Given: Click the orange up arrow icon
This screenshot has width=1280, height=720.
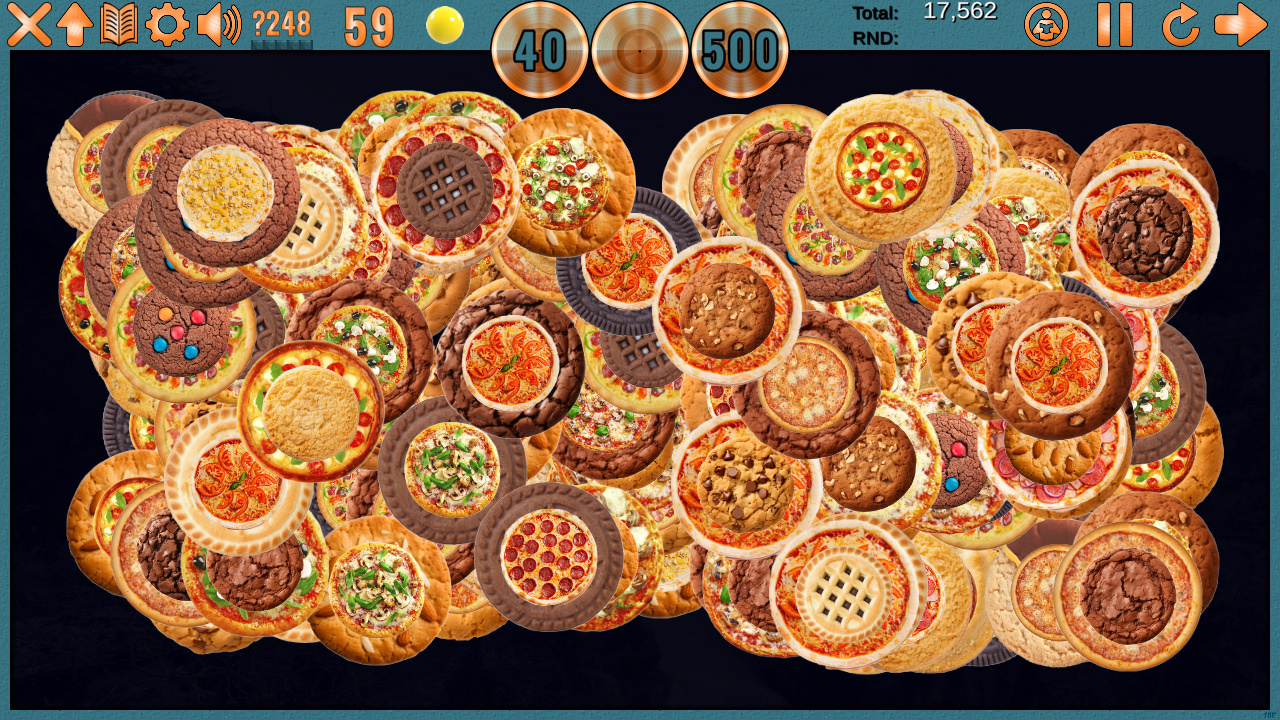Looking at the screenshot, I should click(75, 24).
